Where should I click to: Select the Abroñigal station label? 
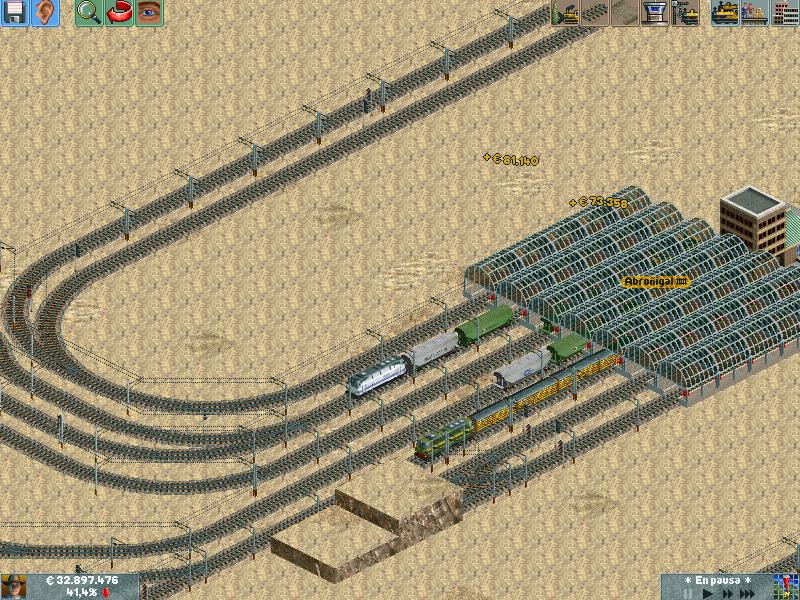pyautogui.click(x=656, y=282)
